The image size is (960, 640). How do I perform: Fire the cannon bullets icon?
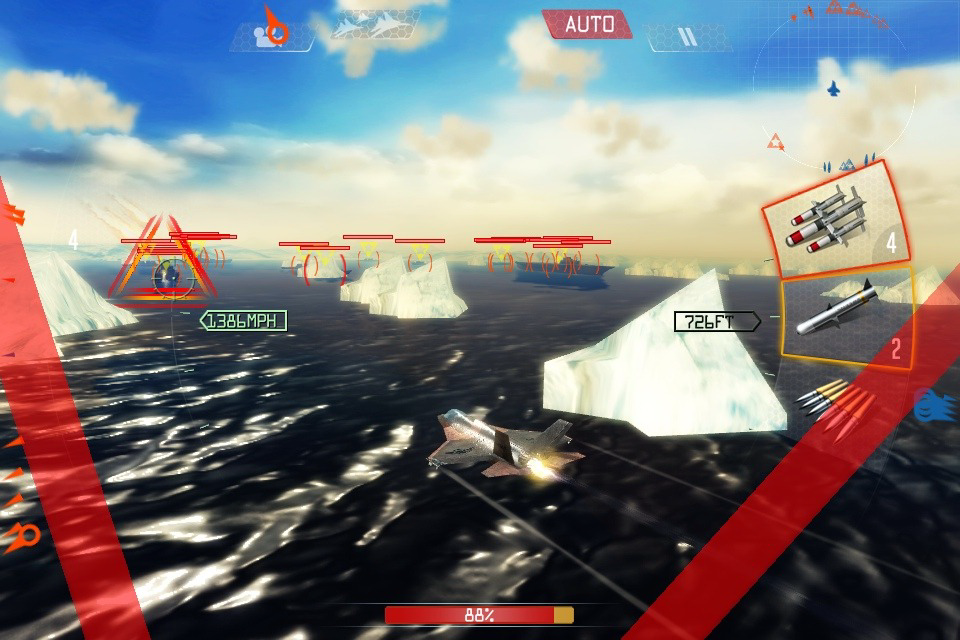pos(832,404)
